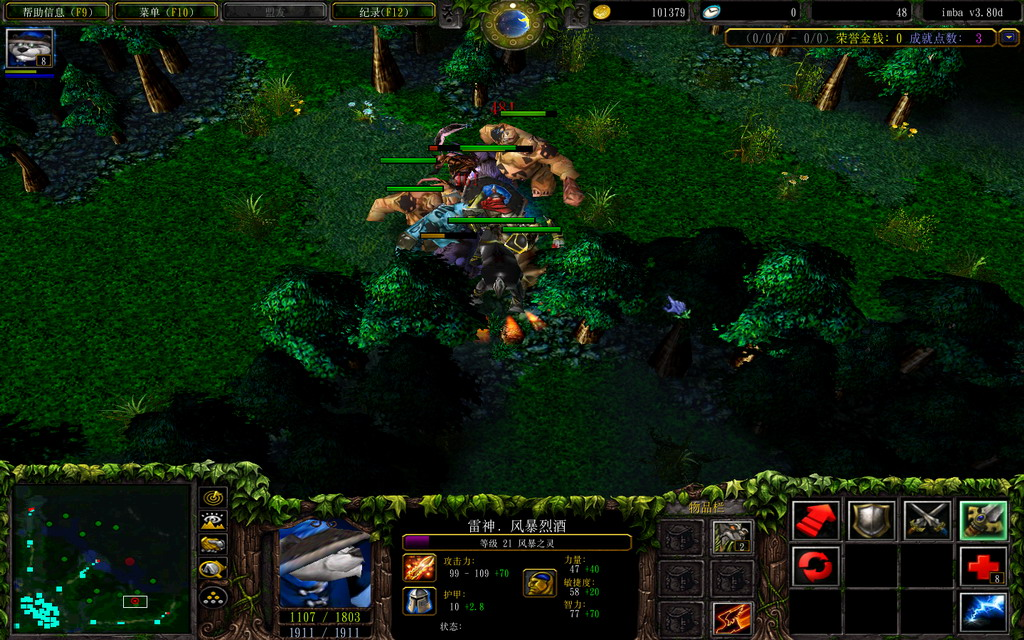
Task: Select the crossed swords Attack command
Action: click(x=927, y=520)
